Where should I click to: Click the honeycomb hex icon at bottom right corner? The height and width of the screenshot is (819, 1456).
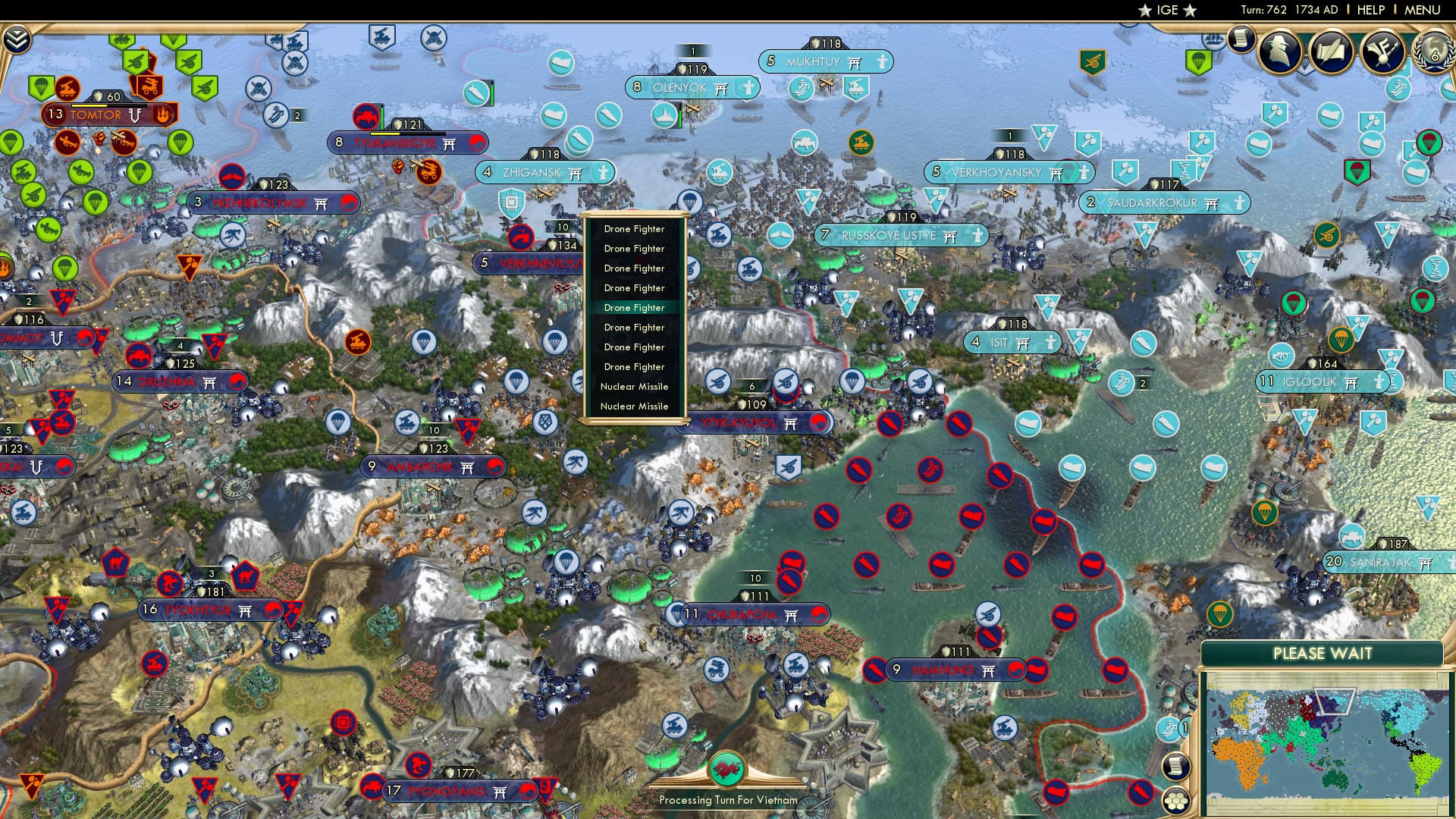[x=1176, y=802]
